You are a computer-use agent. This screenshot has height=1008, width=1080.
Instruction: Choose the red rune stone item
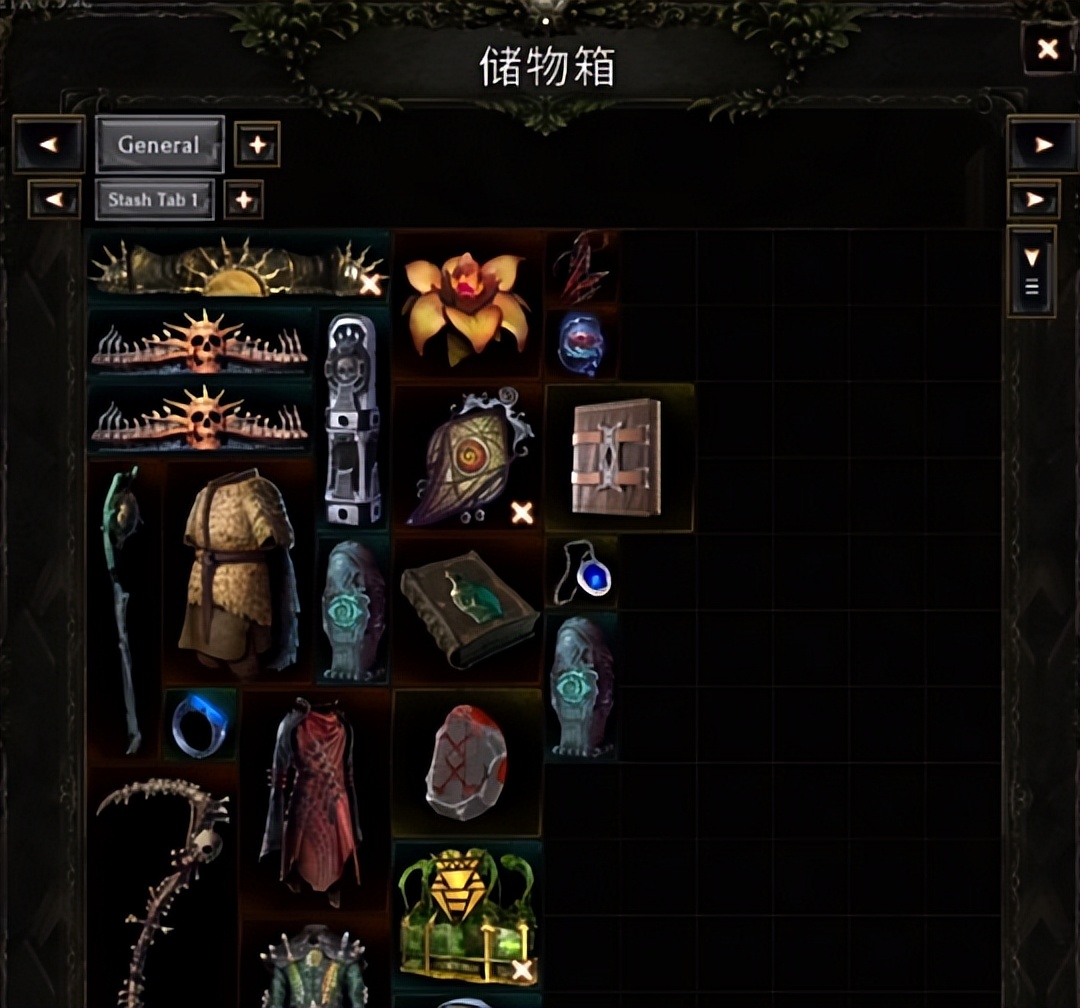click(x=466, y=762)
